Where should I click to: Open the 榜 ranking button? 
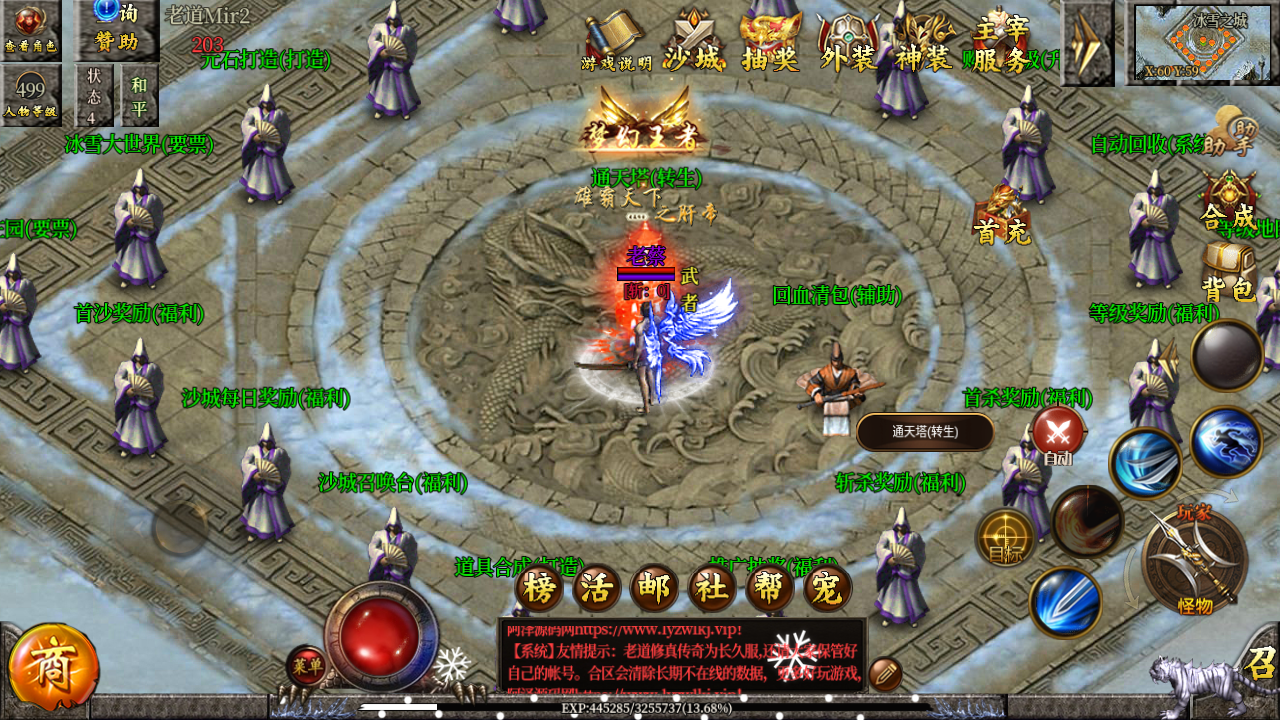tap(539, 587)
